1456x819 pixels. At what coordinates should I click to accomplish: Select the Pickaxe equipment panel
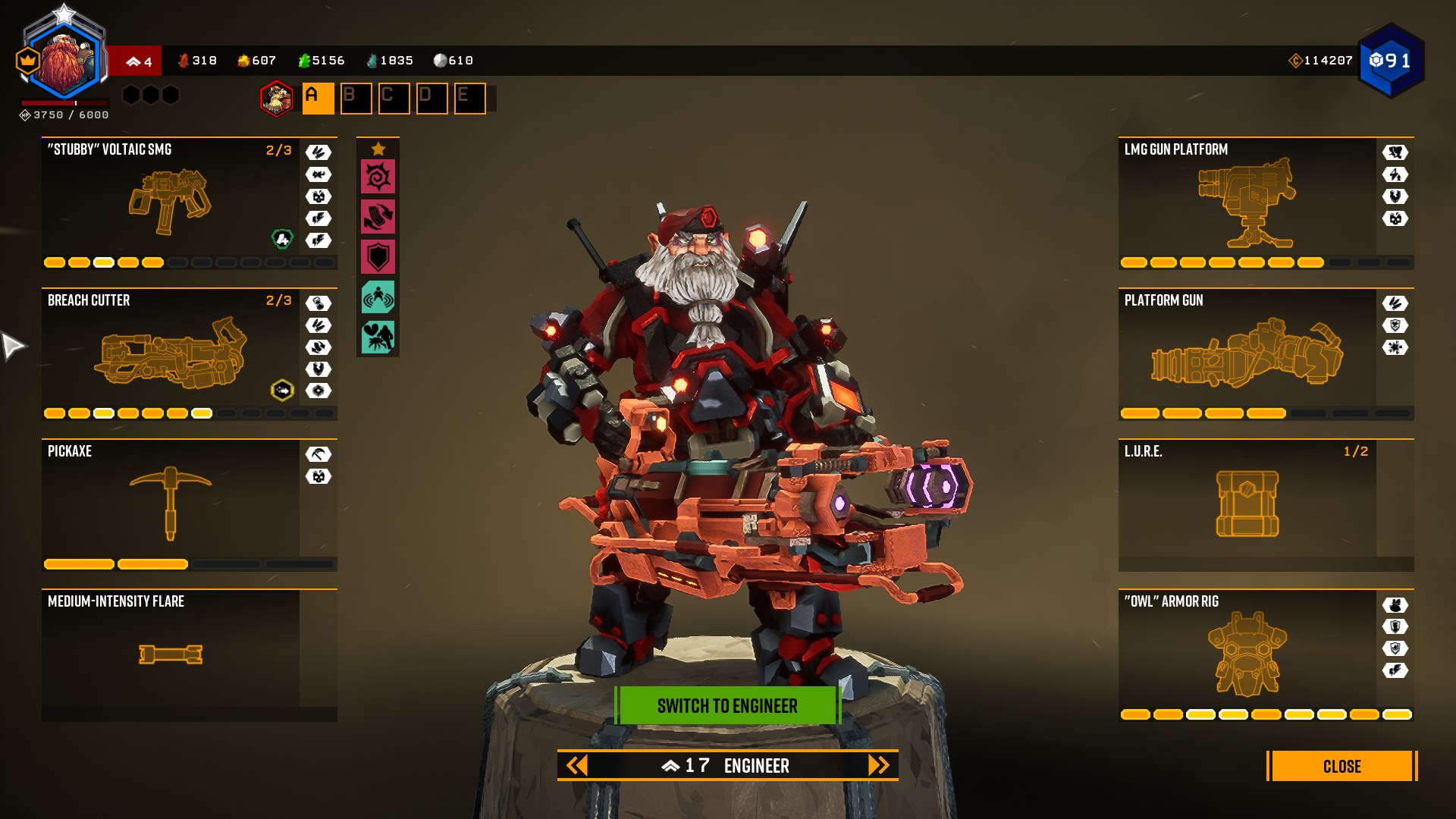(171, 504)
